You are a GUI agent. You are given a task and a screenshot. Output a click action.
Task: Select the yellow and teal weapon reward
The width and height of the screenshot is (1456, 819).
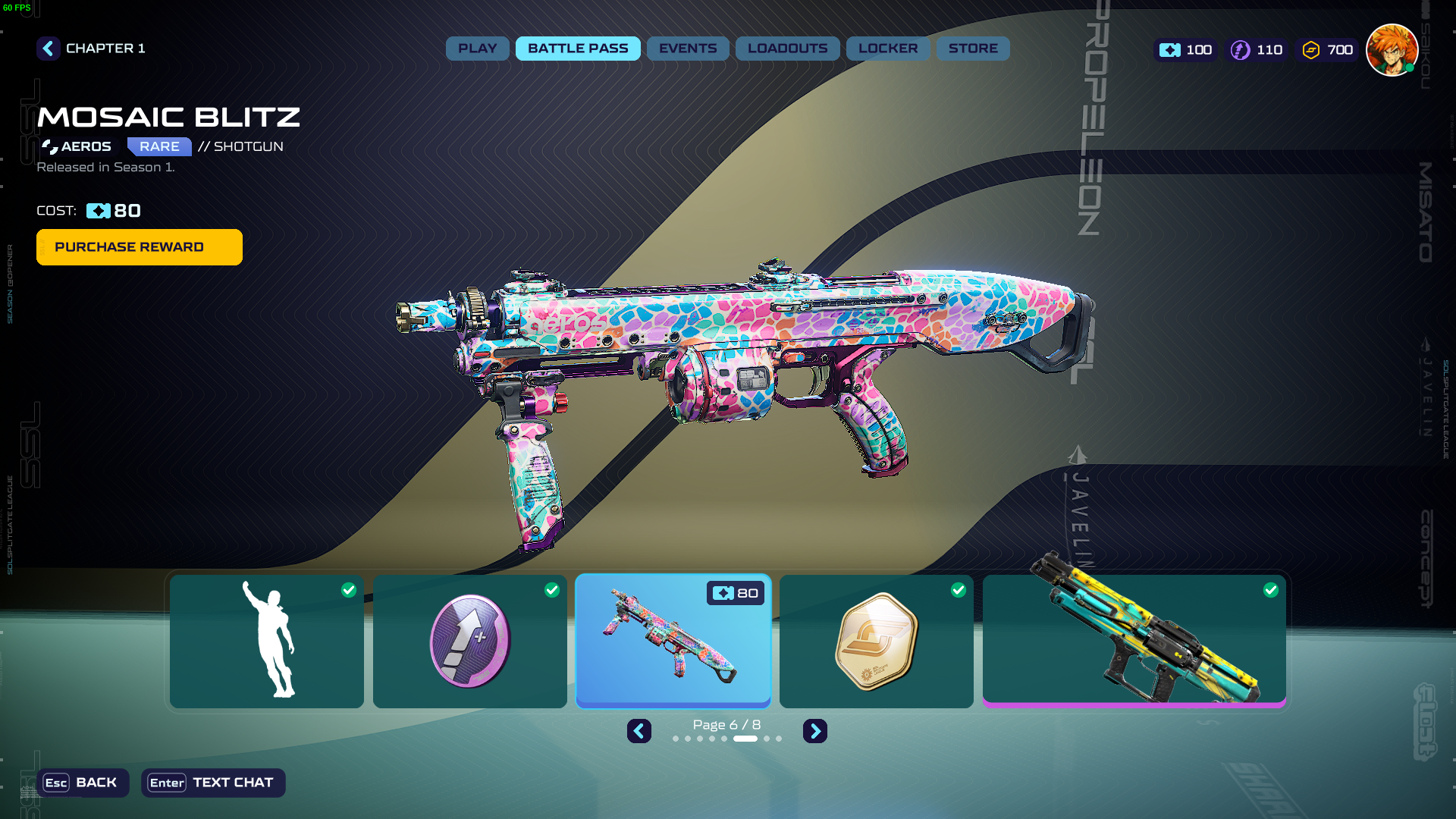tap(1134, 642)
